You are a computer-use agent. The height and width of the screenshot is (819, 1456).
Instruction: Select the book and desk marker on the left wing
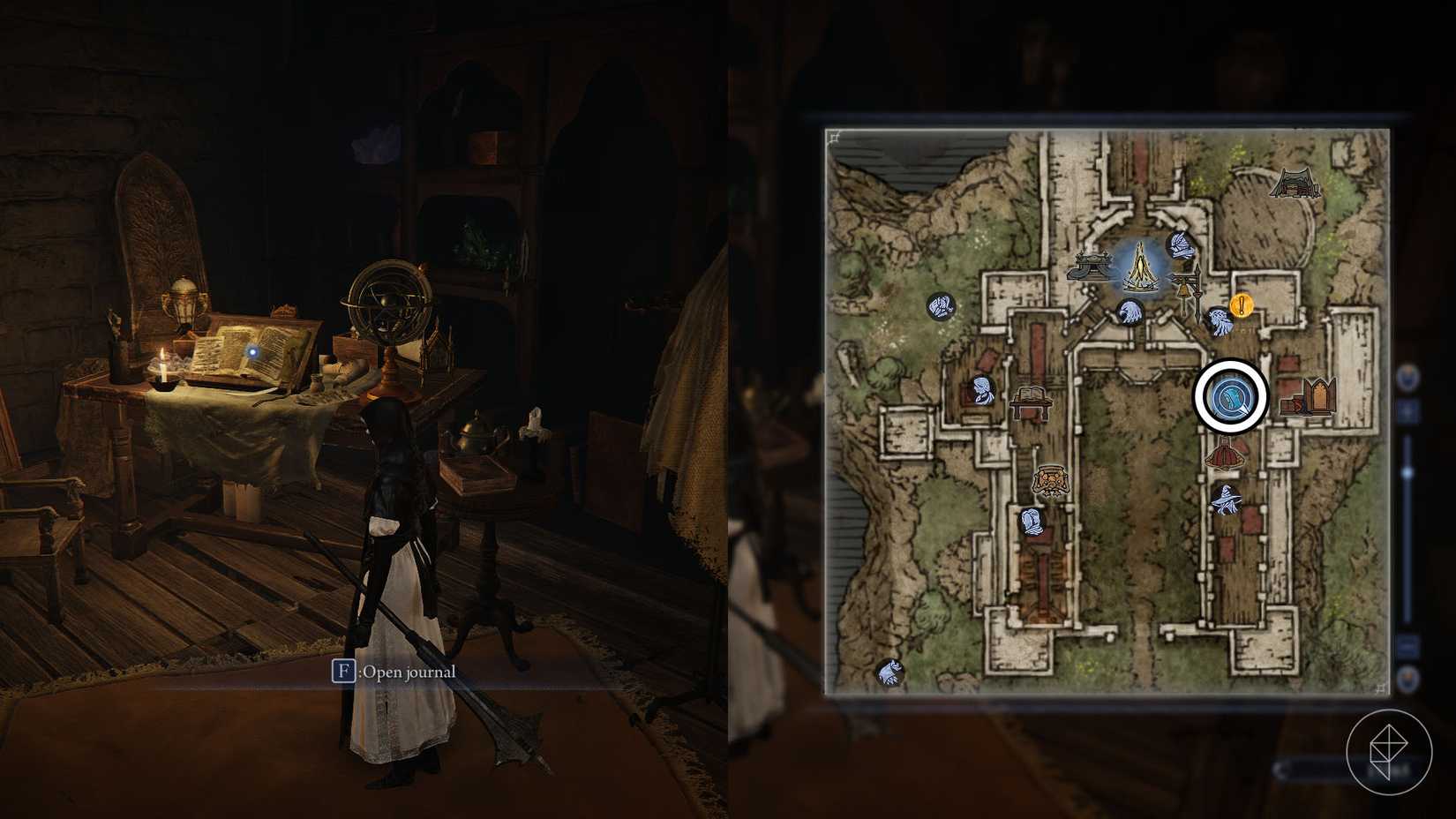pos(1030,402)
